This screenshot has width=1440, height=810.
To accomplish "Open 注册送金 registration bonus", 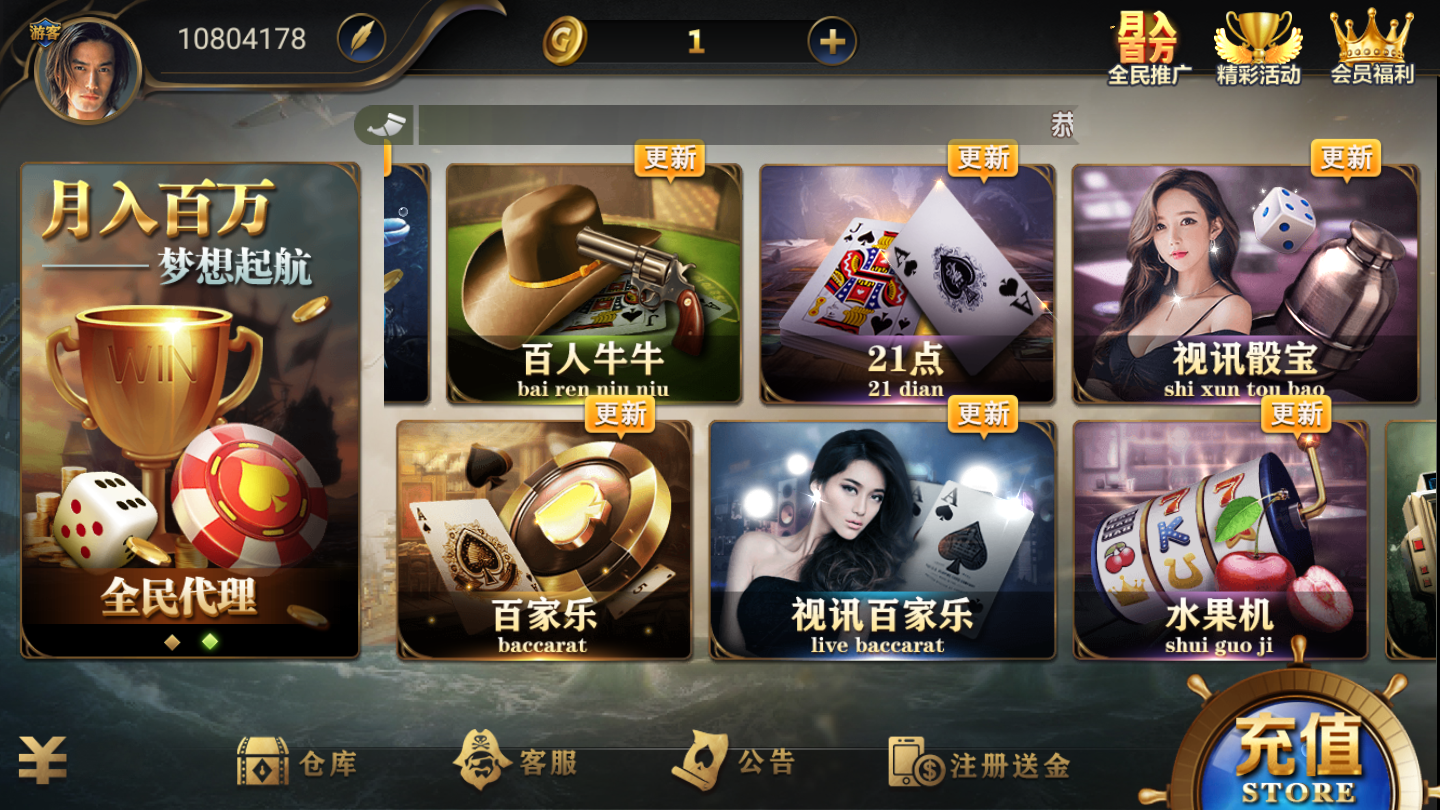I will tap(980, 765).
